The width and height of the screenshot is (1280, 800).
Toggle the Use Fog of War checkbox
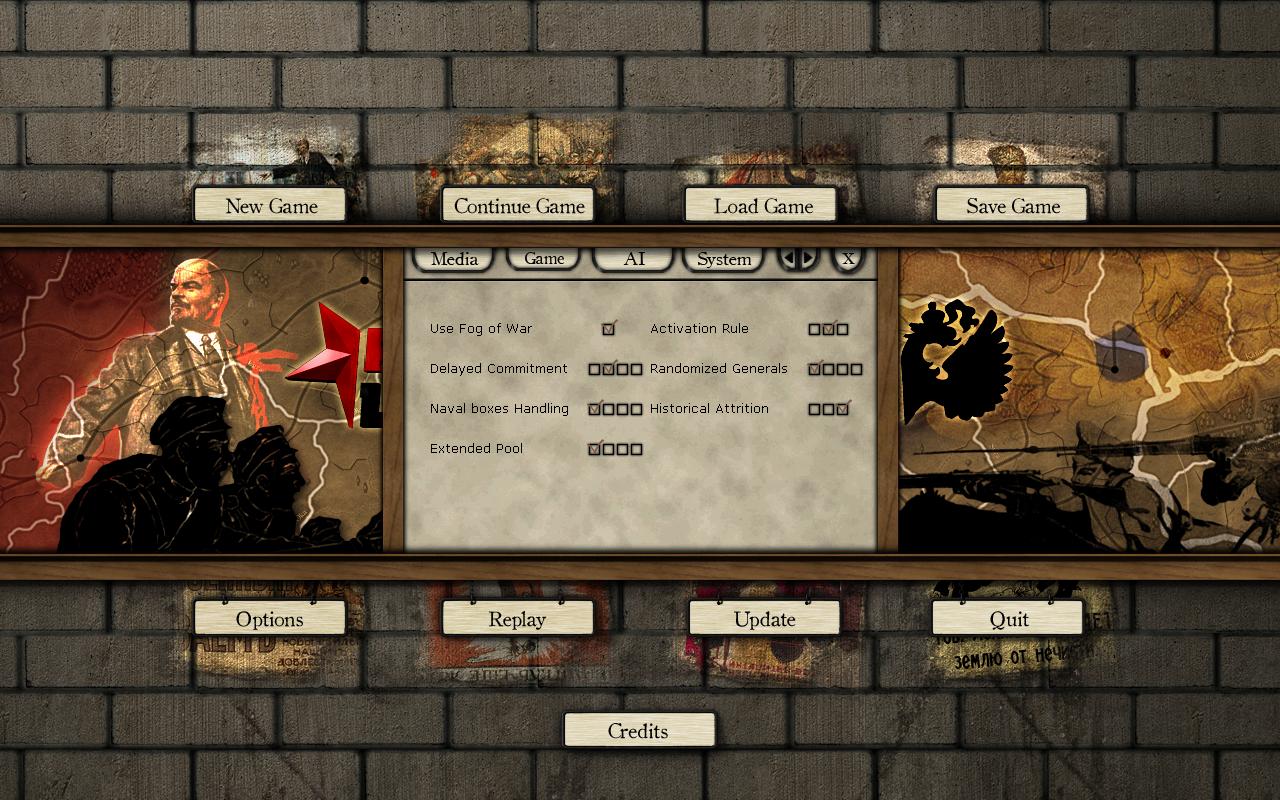click(608, 329)
